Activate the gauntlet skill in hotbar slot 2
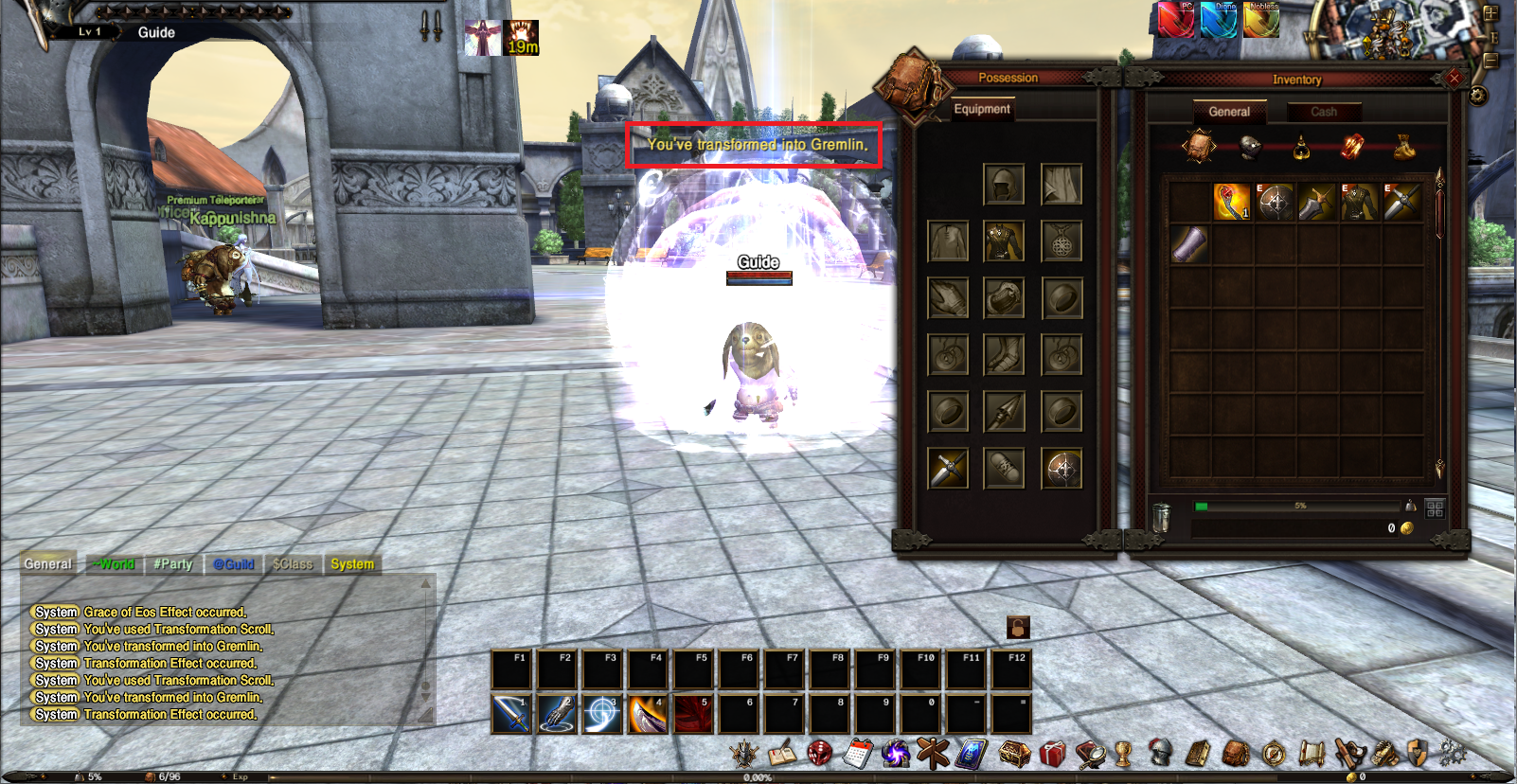This screenshot has width=1517, height=784. point(557,714)
